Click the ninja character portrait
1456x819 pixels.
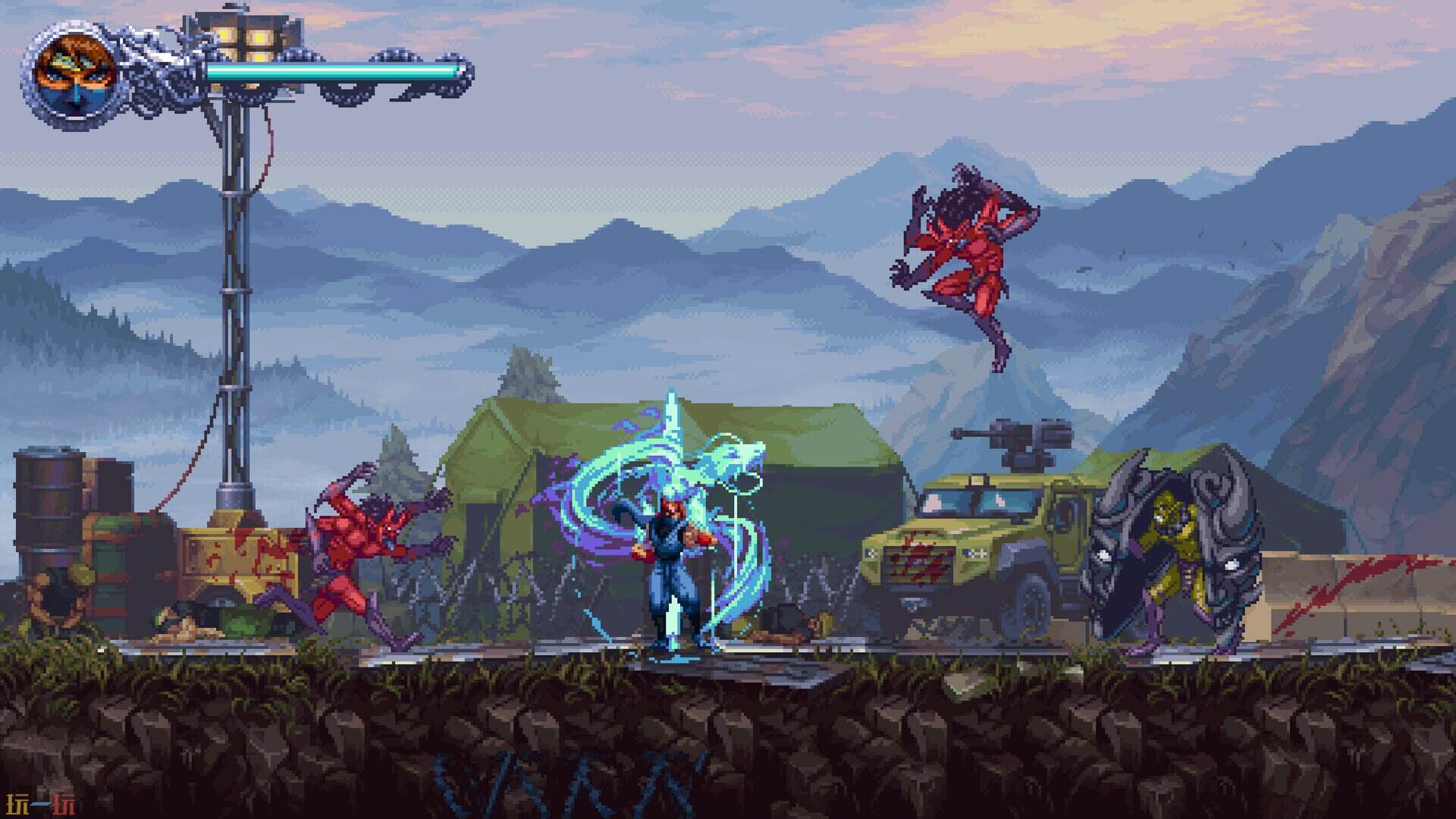click(x=74, y=74)
